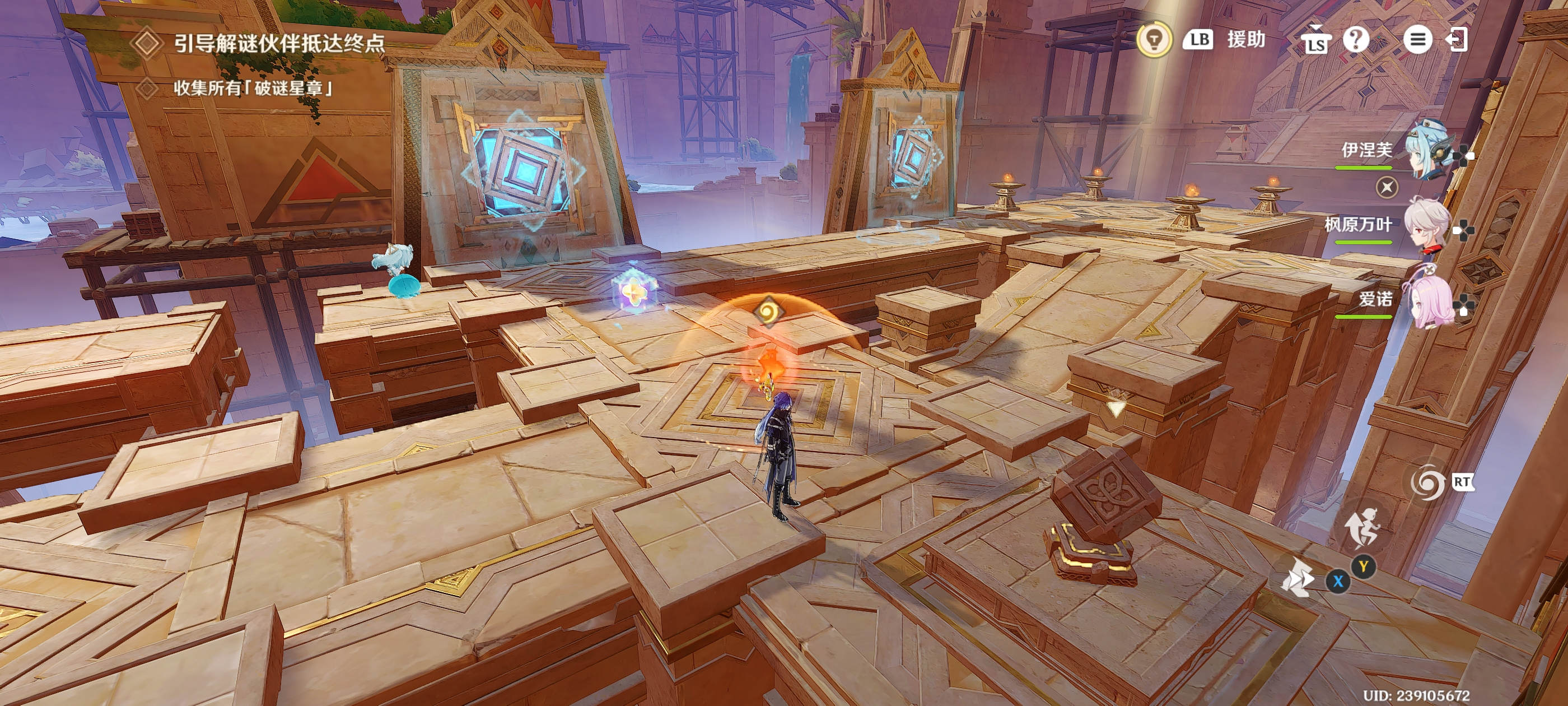Click the 引导解谜伙伴抵达终点 objective

pos(279,43)
